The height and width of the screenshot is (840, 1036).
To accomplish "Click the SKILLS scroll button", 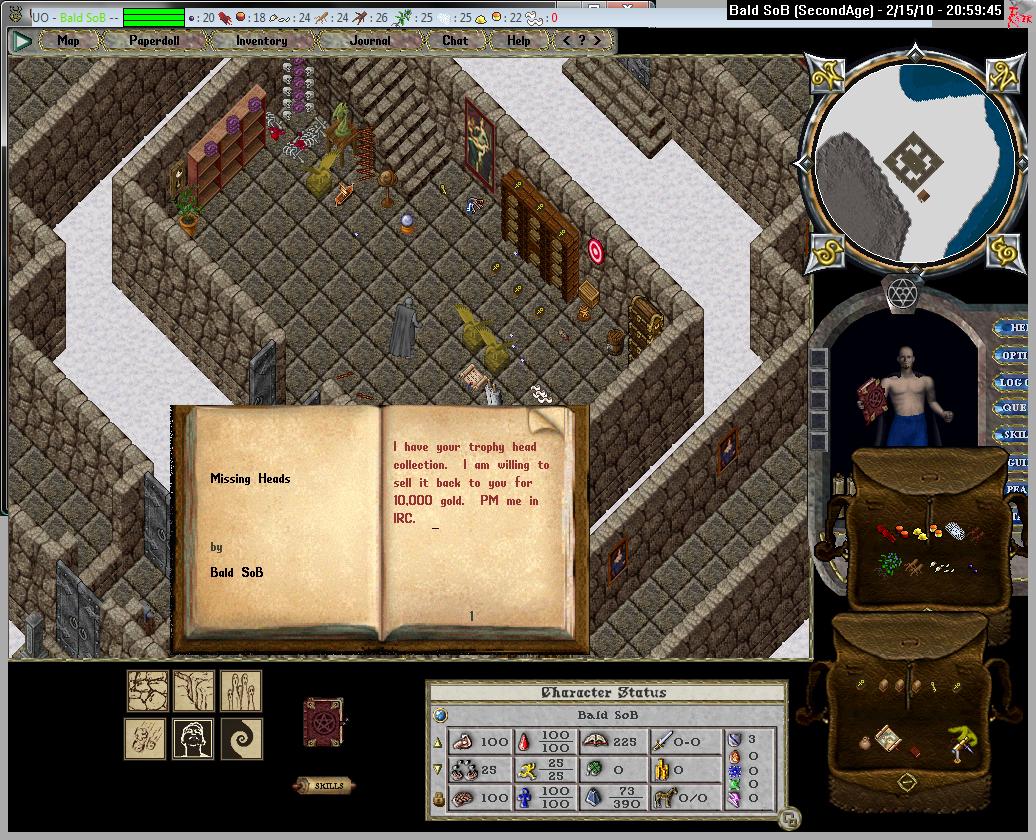I will (324, 785).
